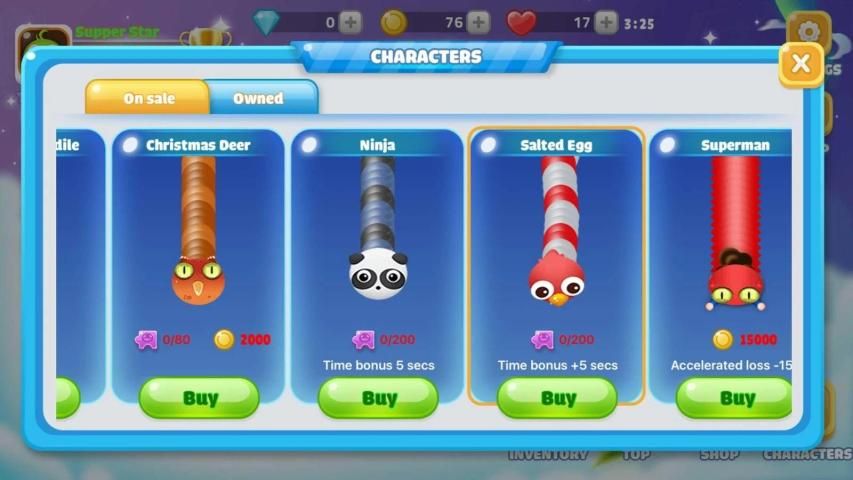
Task: Add more hearts with plus button
Action: [x=606, y=22]
